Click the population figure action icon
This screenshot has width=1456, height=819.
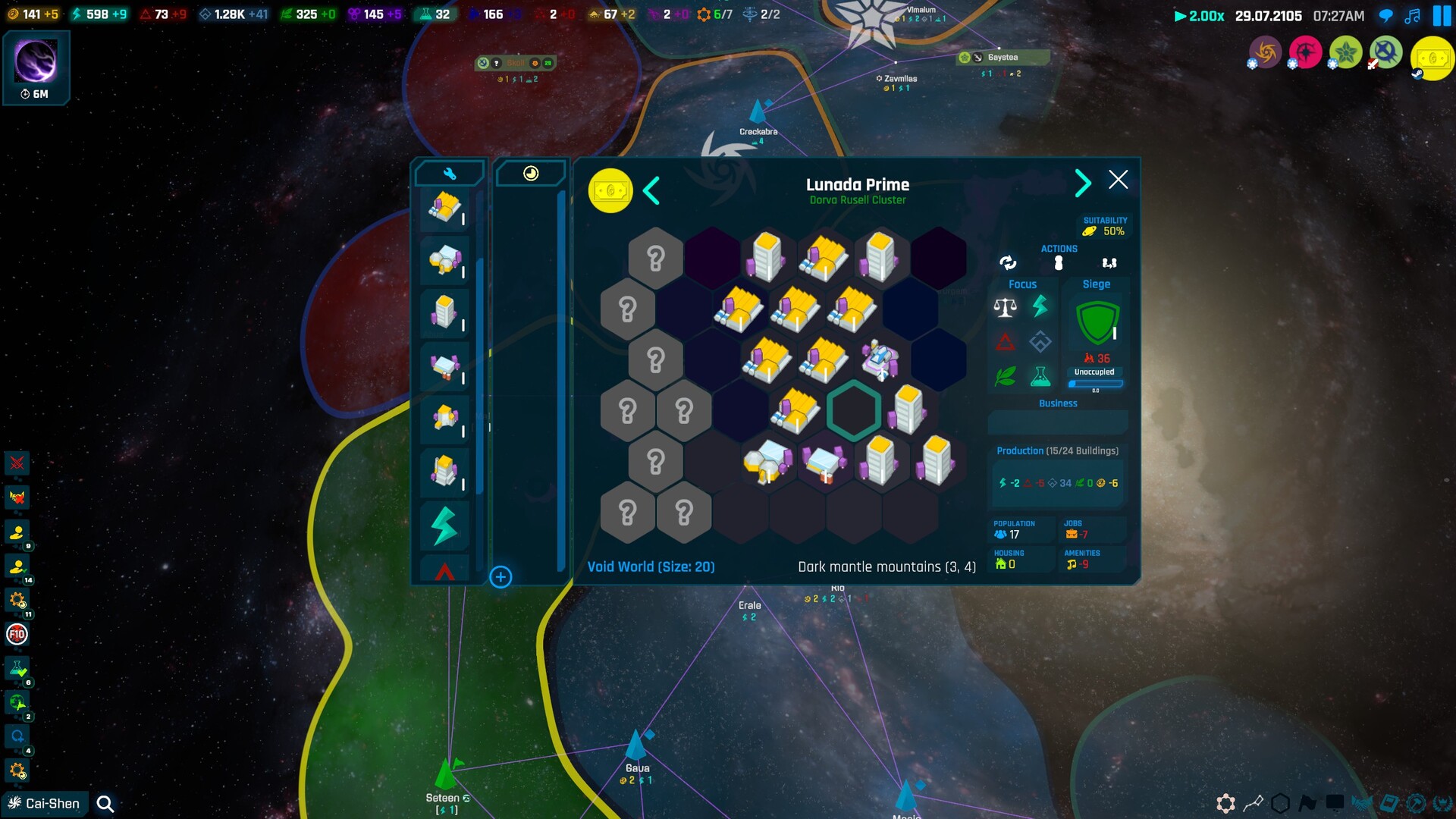(x=1058, y=262)
